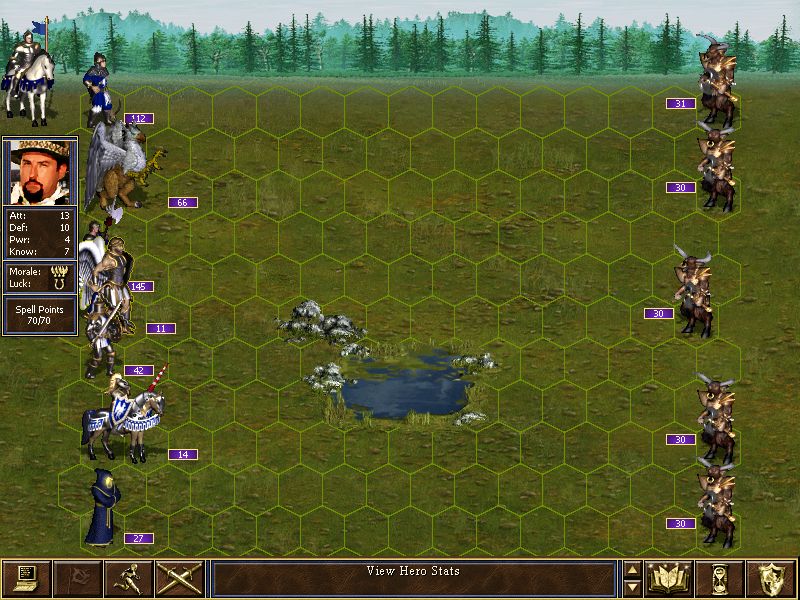Retreat using the running man button
800x600 pixels.
(x=128, y=578)
